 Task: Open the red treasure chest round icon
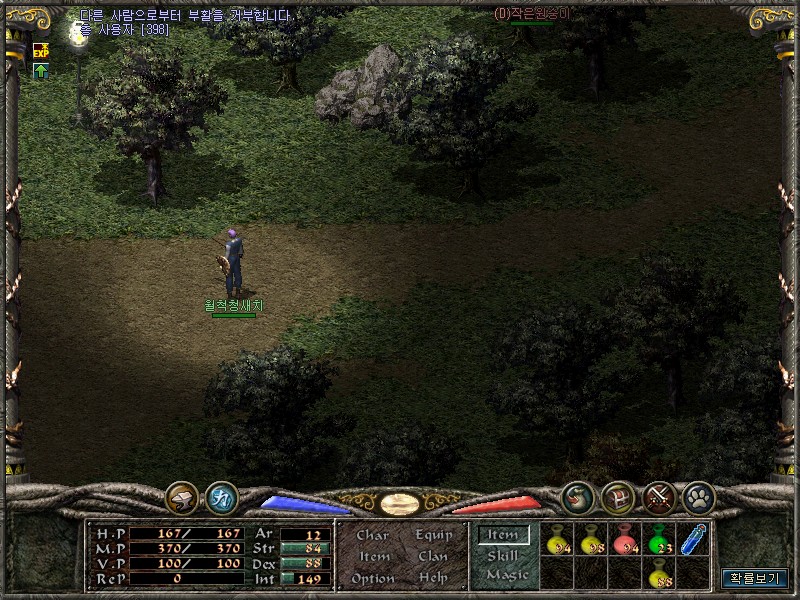(x=618, y=497)
